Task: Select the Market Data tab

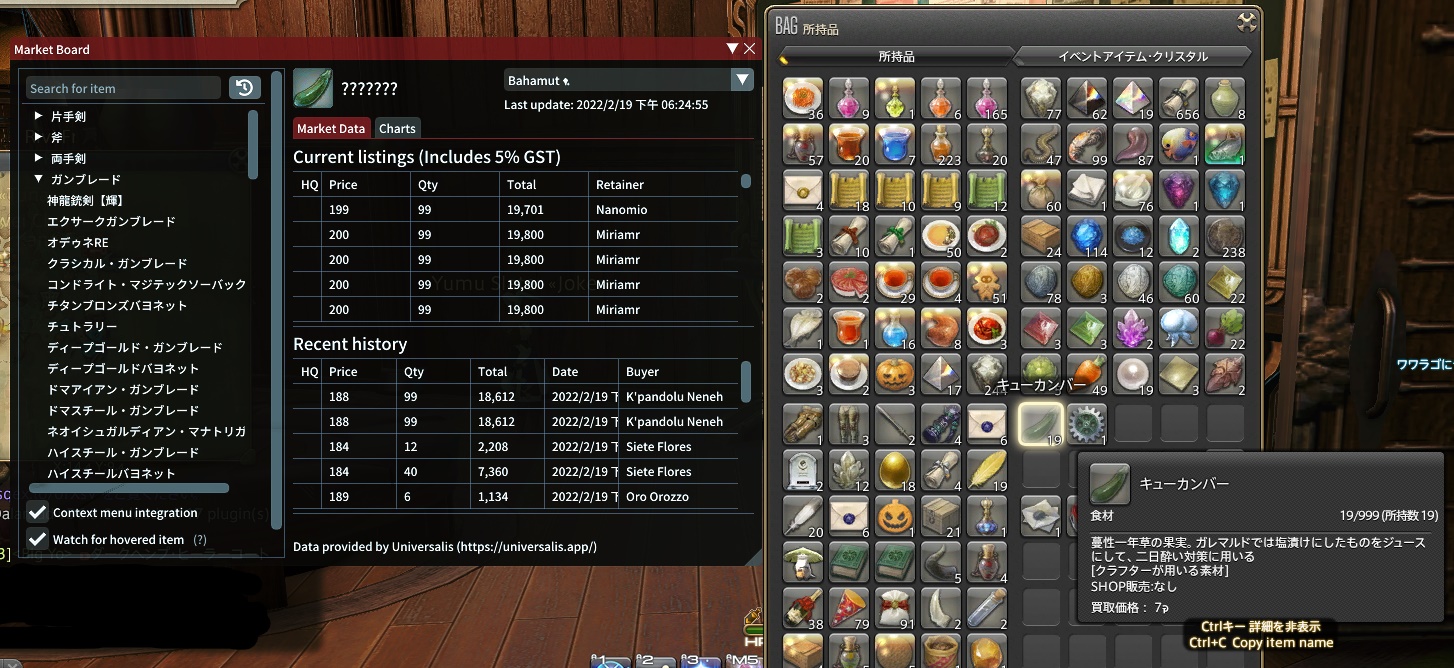Action: pyautogui.click(x=331, y=128)
